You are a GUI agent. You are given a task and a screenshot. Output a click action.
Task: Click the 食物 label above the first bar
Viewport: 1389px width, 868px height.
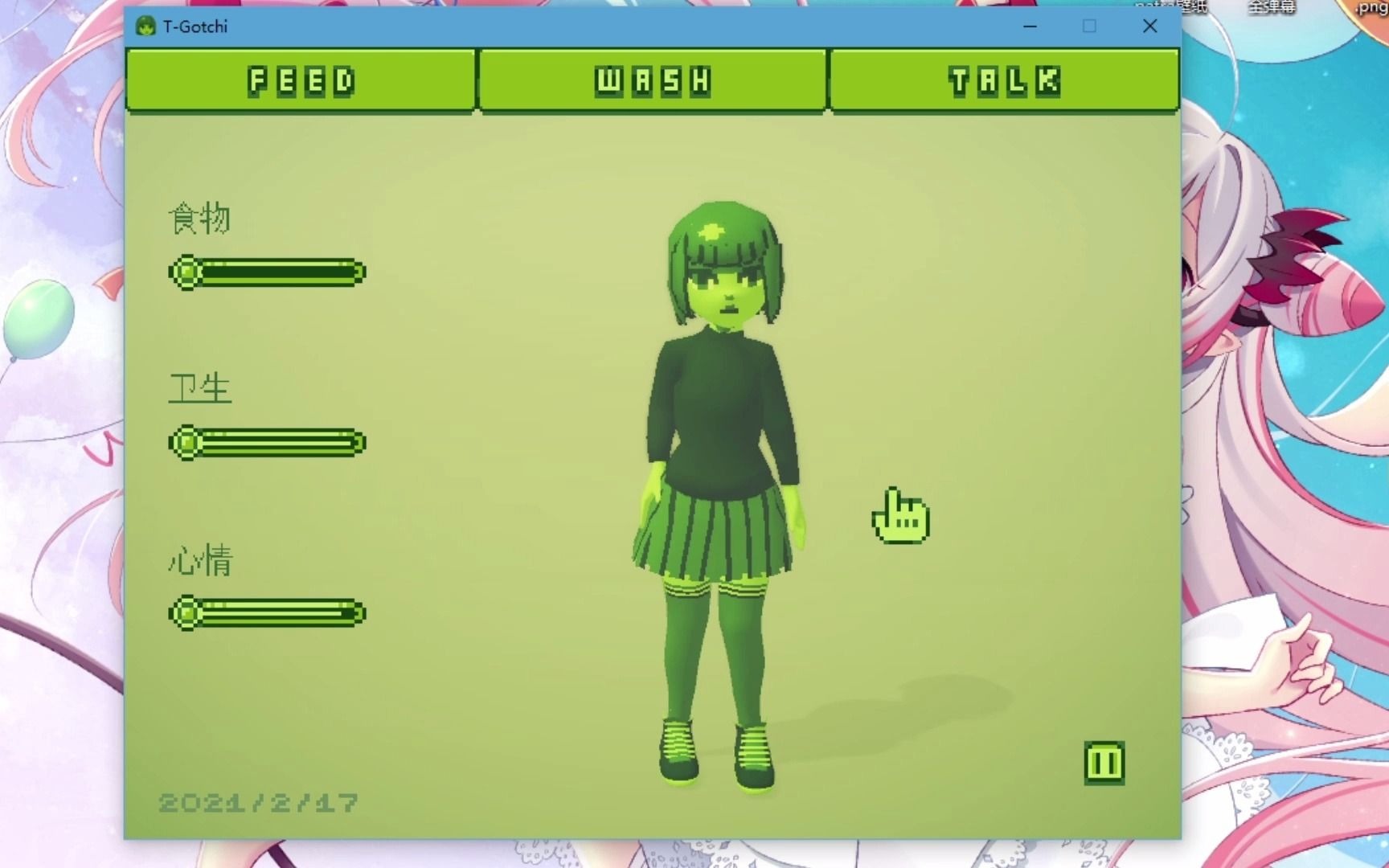pos(198,218)
